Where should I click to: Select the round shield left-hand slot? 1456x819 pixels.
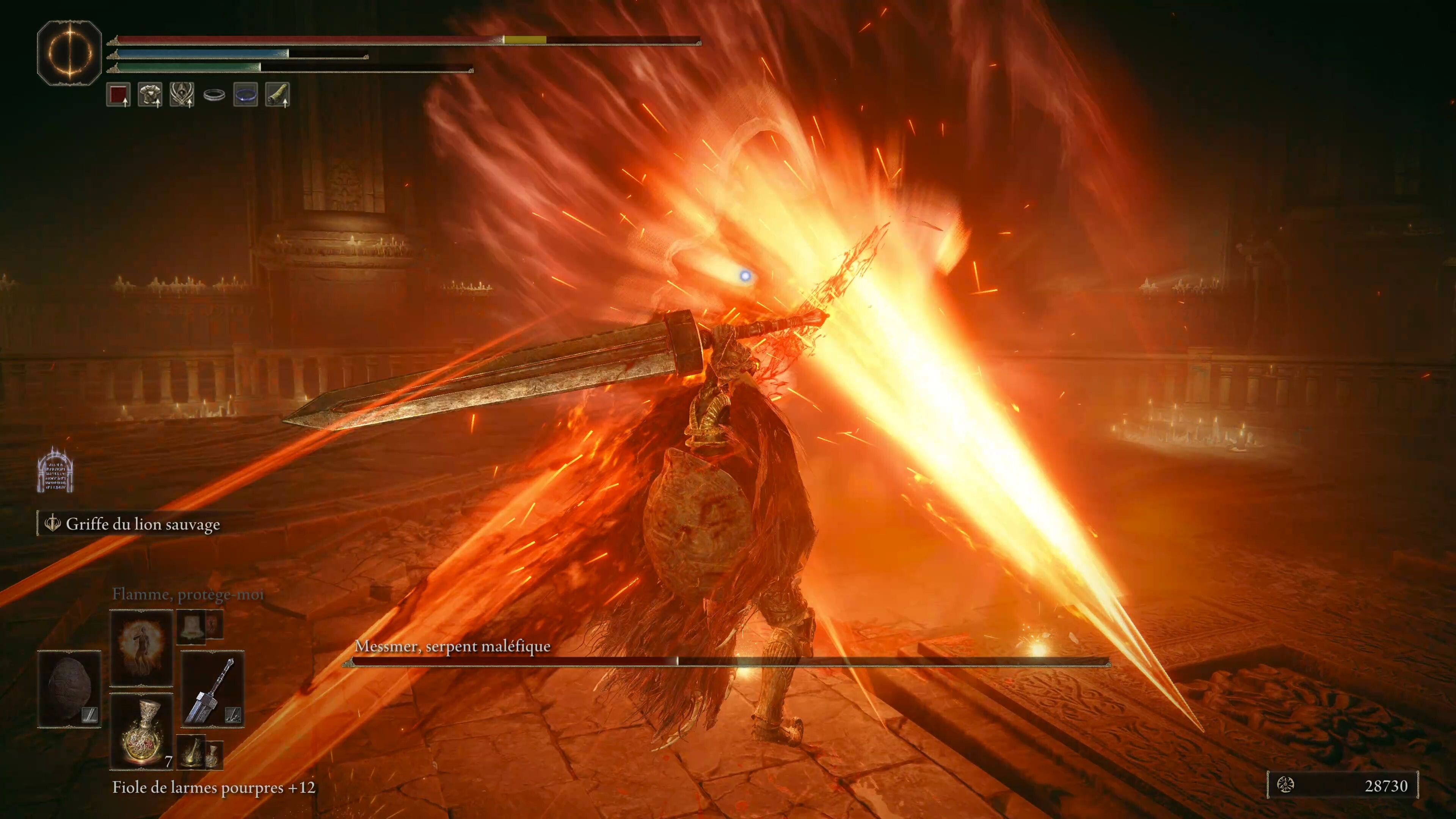(69, 689)
